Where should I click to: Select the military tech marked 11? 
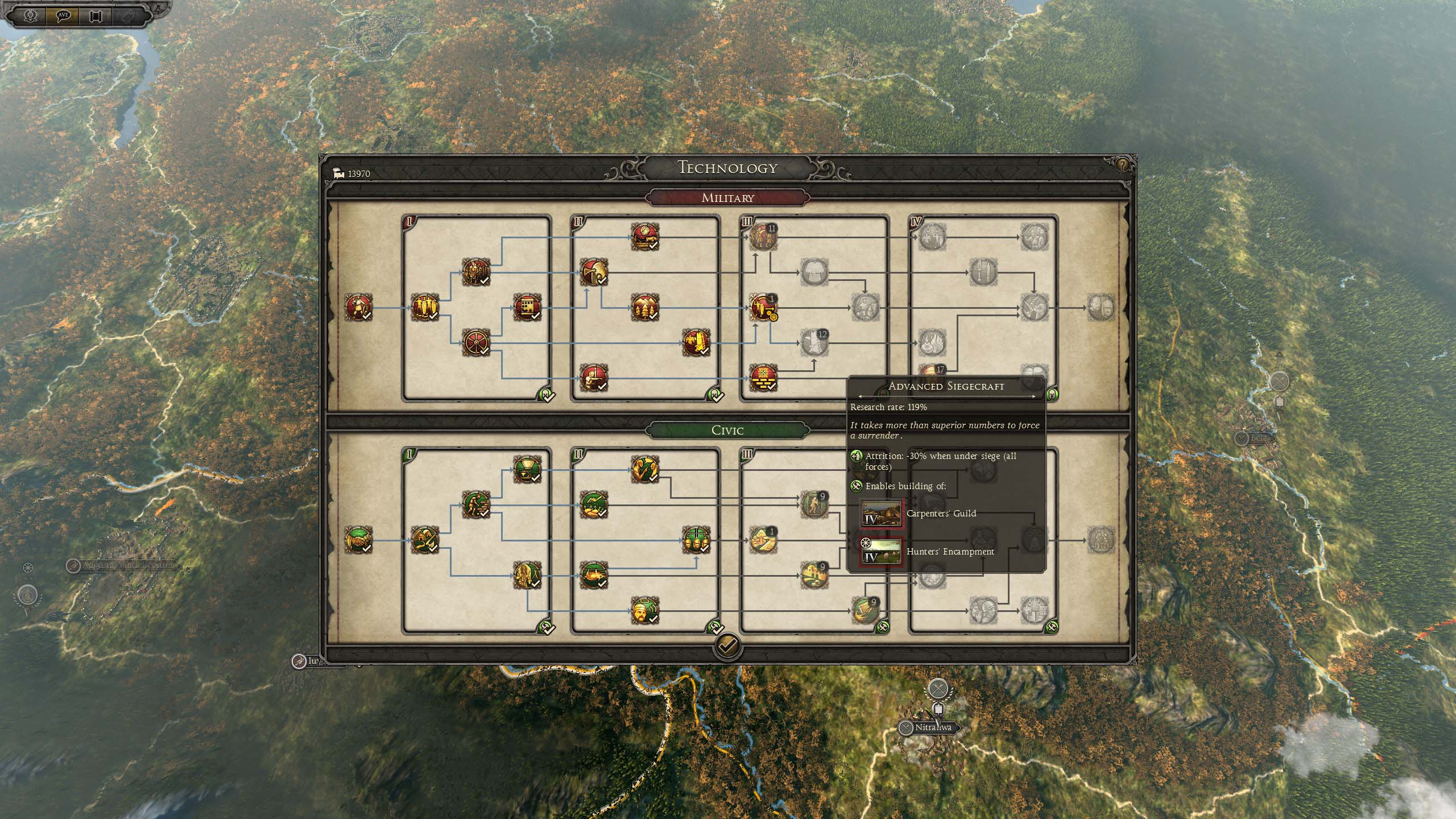[762, 237]
